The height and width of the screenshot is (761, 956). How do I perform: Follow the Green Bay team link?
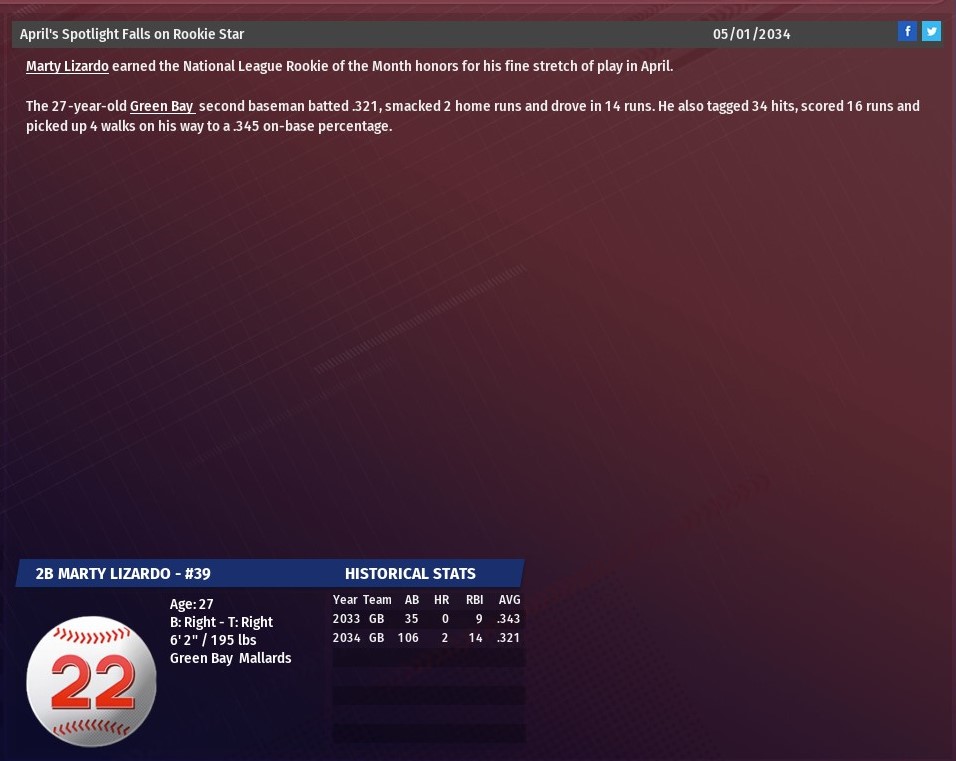tap(161, 106)
